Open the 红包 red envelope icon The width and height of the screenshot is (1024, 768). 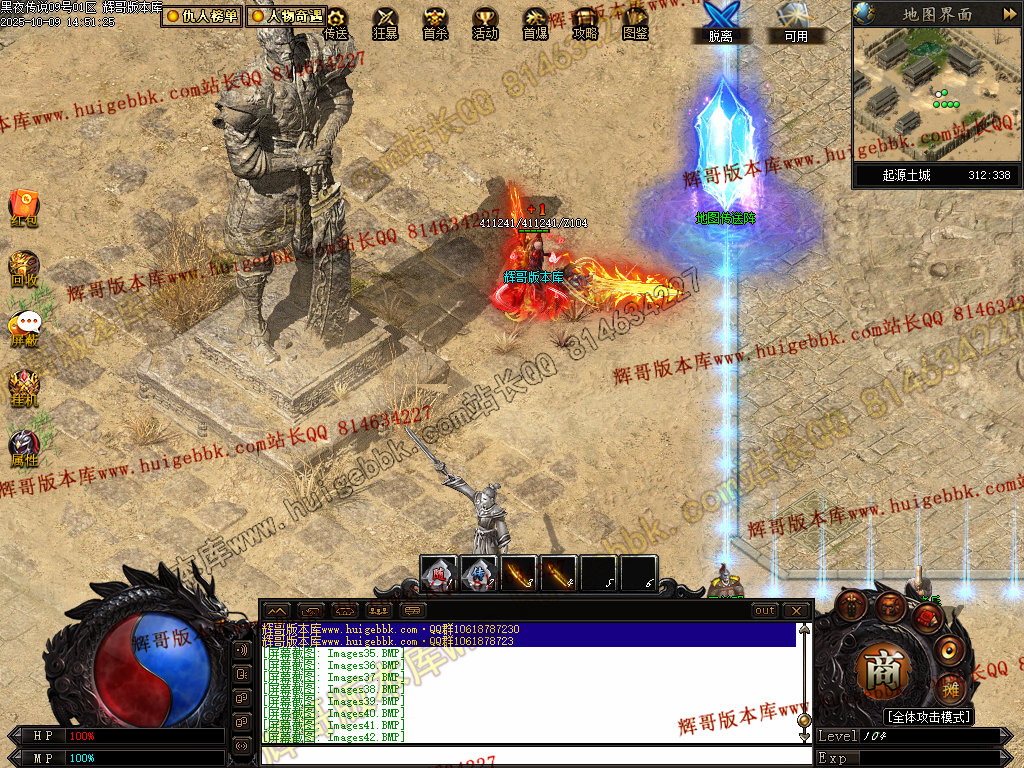click(24, 206)
